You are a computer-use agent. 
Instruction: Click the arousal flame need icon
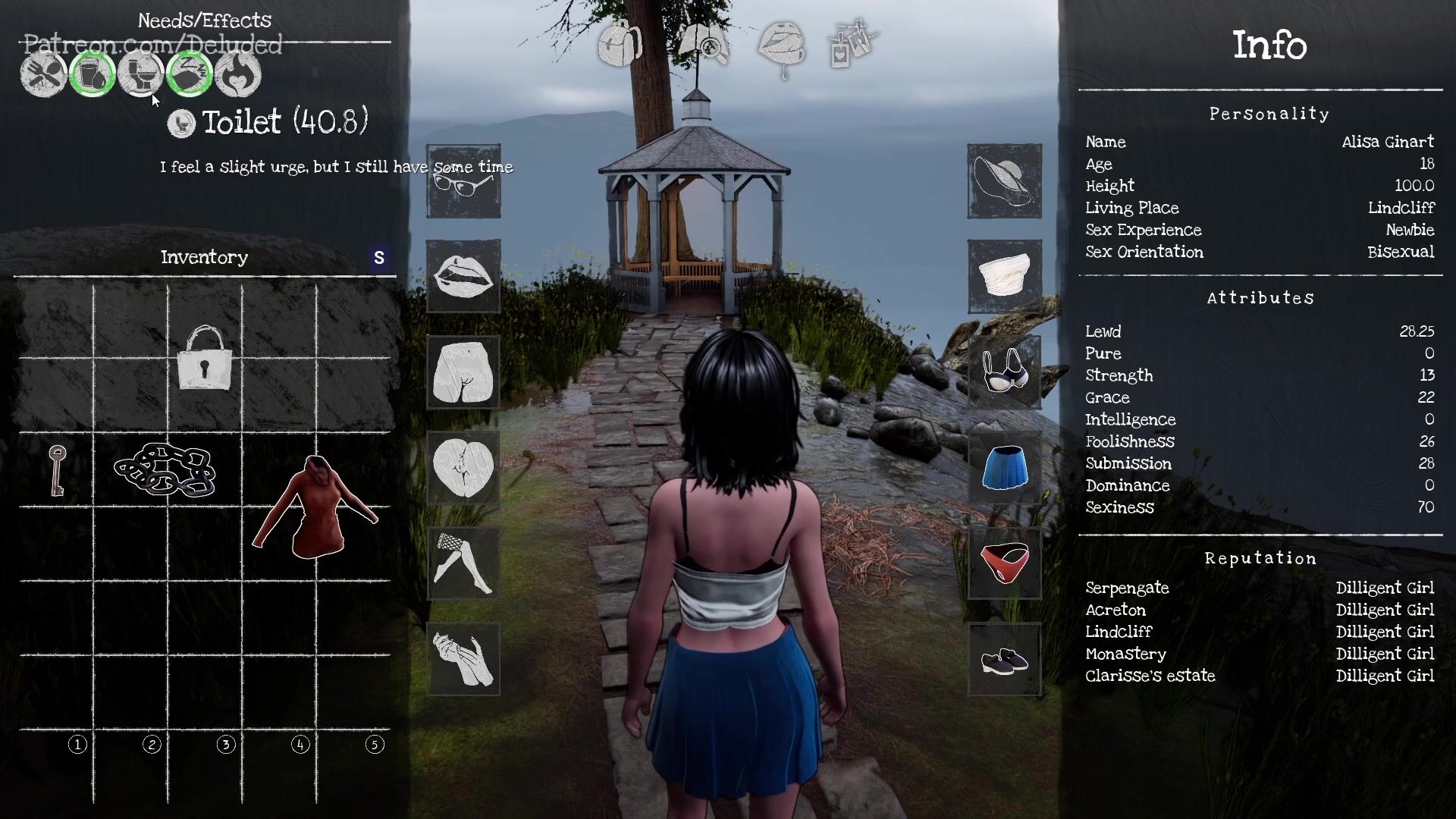pyautogui.click(x=237, y=74)
